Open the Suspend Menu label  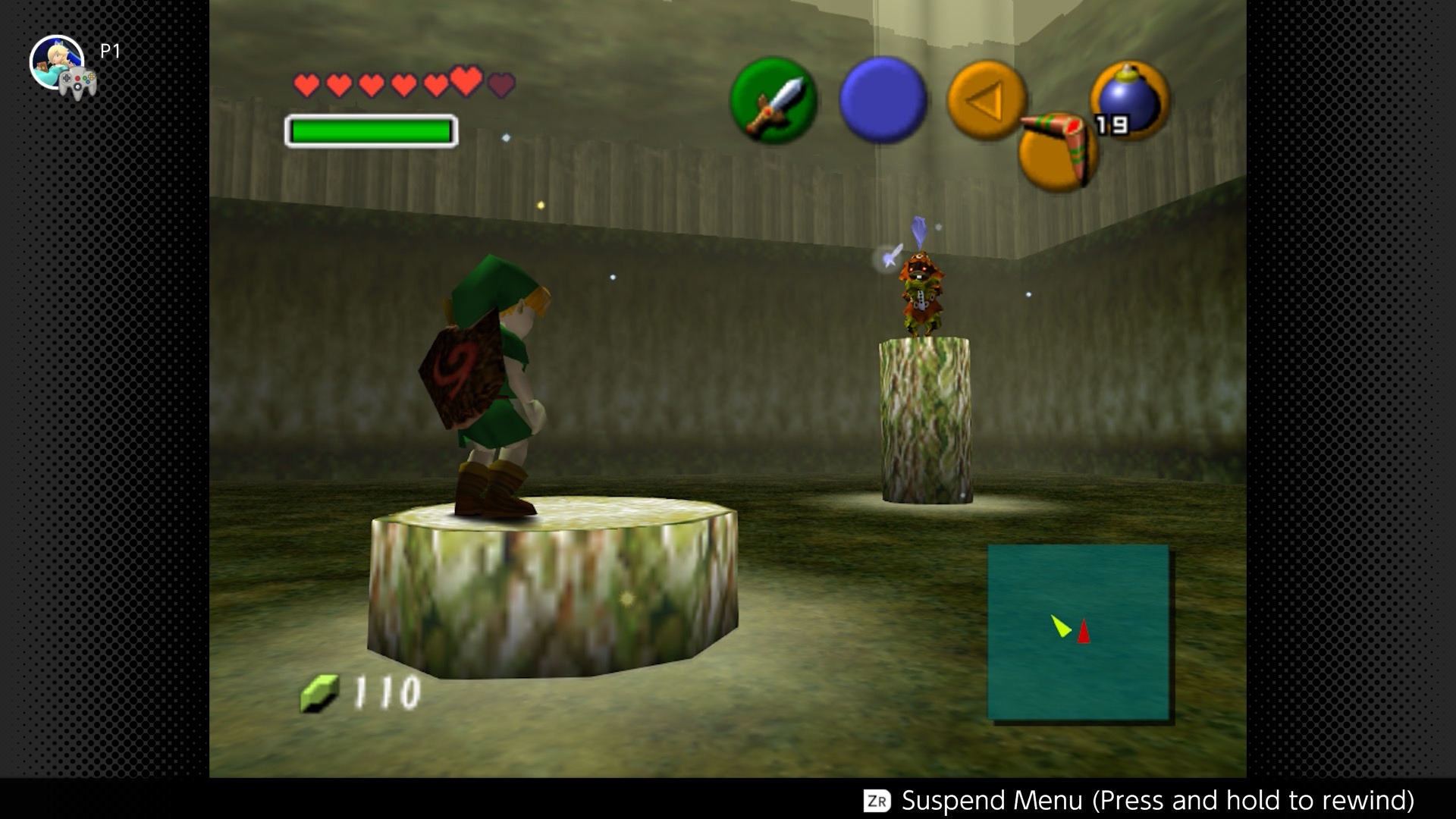point(1156,800)
